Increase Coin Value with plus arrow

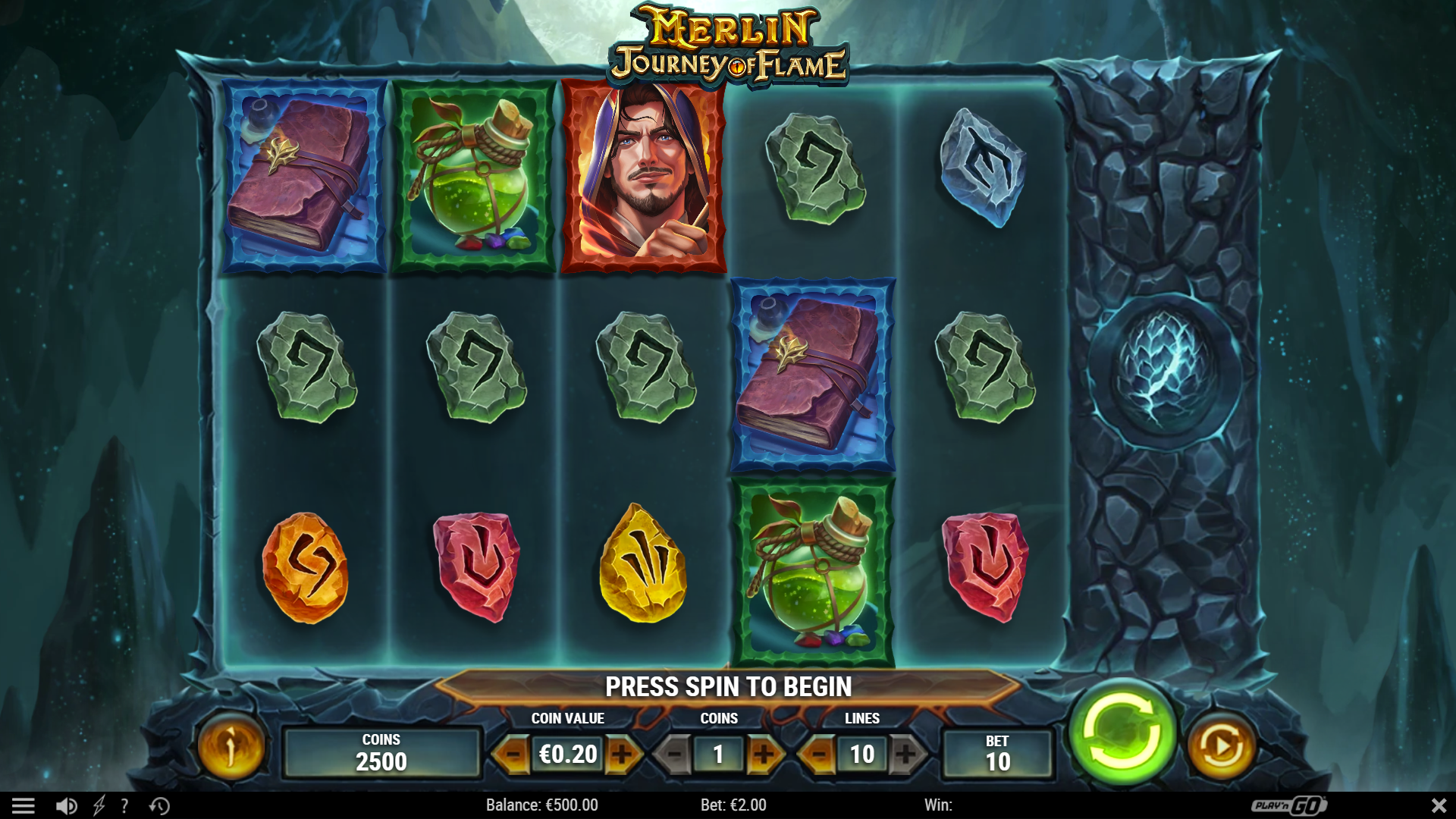tap(624, 755)
